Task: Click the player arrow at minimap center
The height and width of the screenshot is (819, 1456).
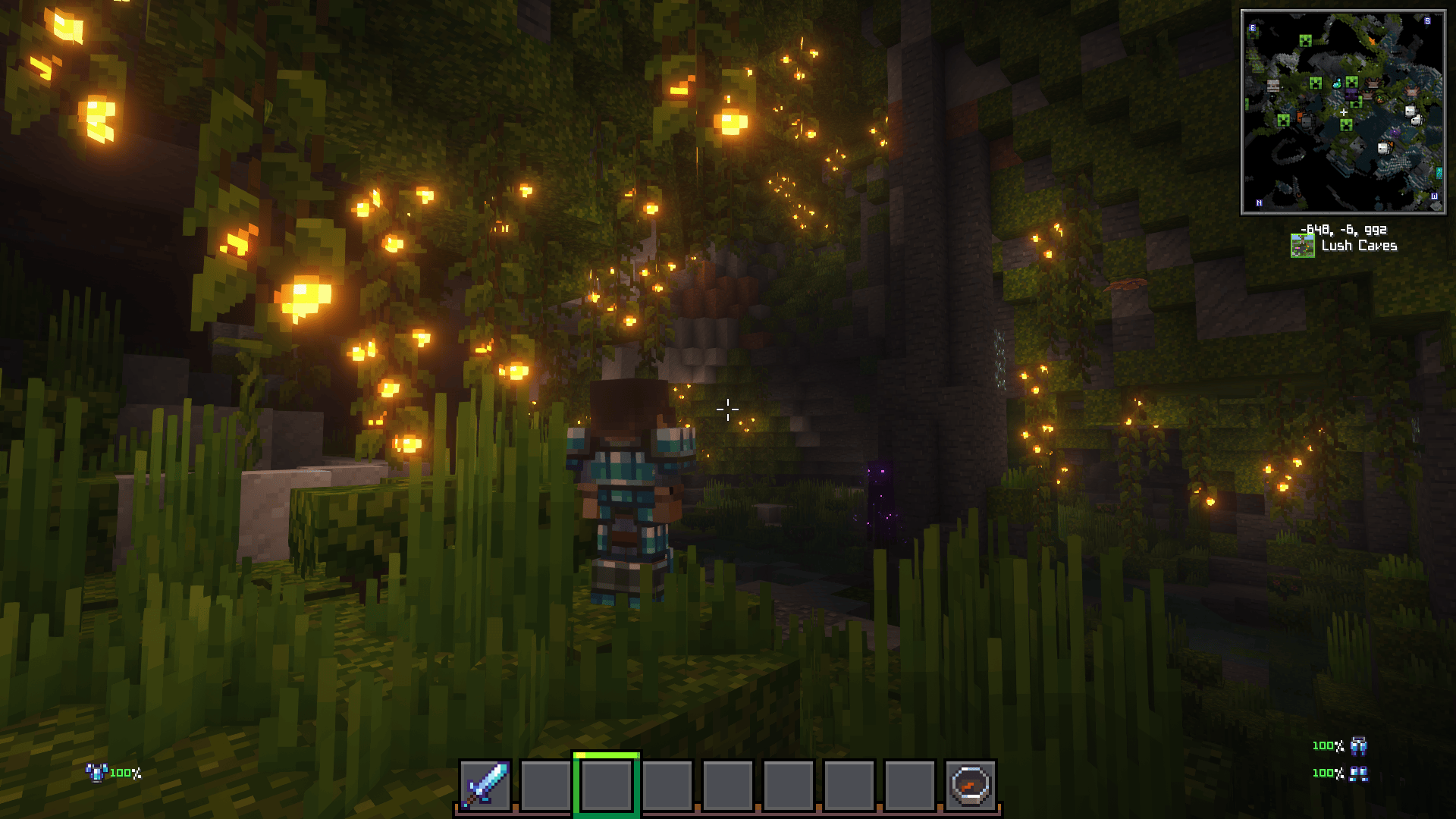Action: click(1345, 111)
